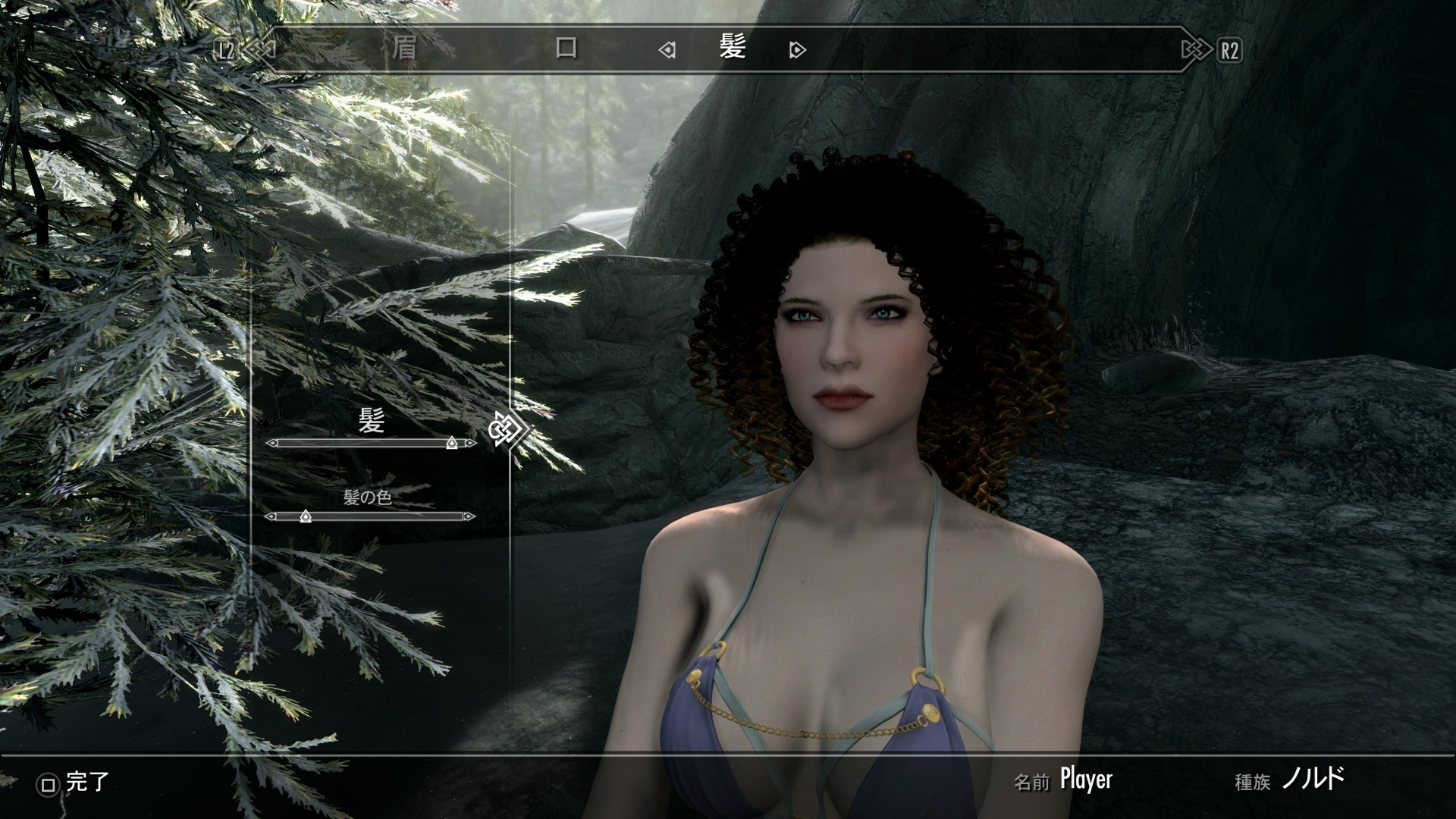
Task: Set the 髪 hairstyle slider track
Action: tap(371, 443)
